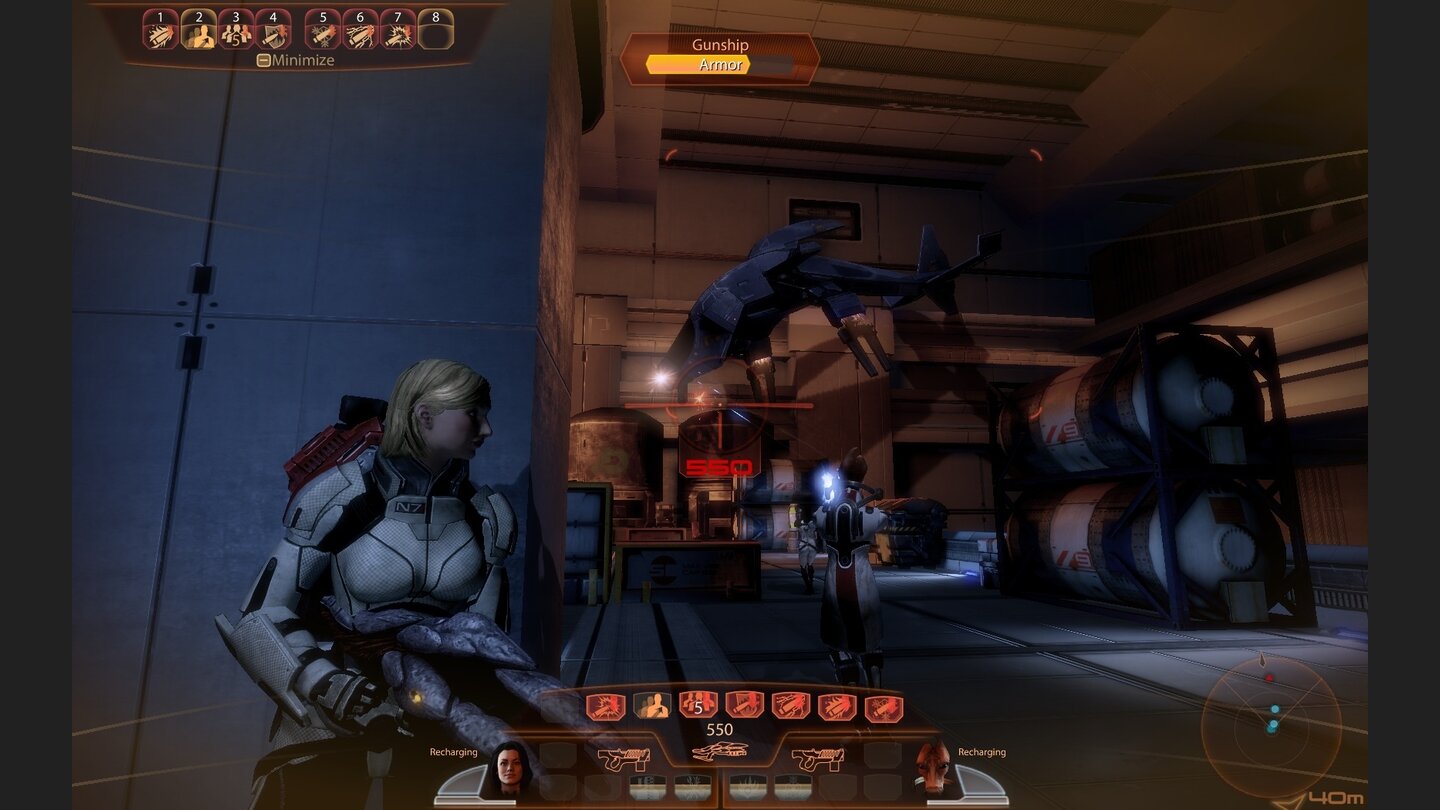Click the ammo power icon in slot 6

pyautogui.click(x=360, y=28)
